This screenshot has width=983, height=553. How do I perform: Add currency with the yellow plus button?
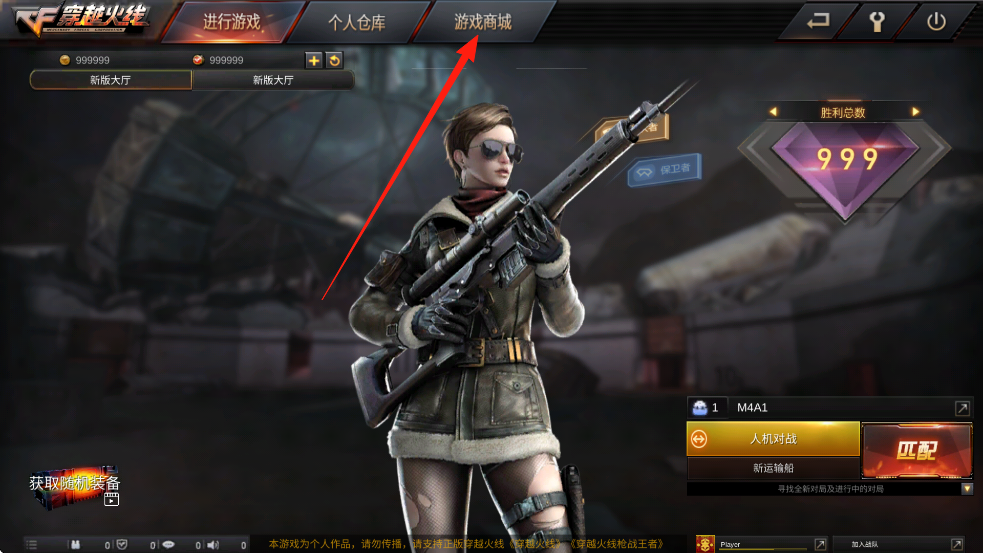click(x=314, y=60)
